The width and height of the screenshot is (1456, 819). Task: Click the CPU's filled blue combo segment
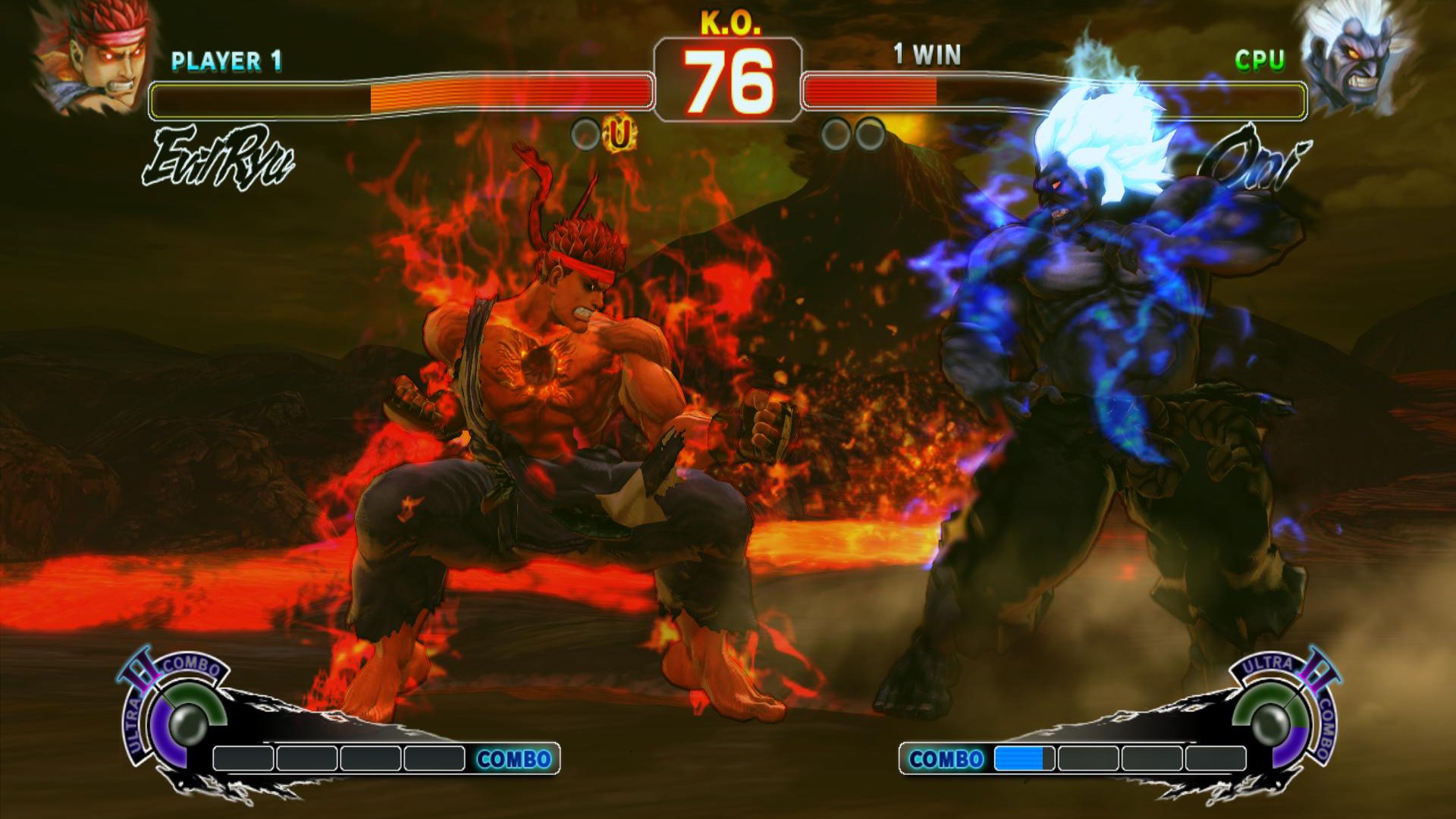click(x=1020, y=757)
